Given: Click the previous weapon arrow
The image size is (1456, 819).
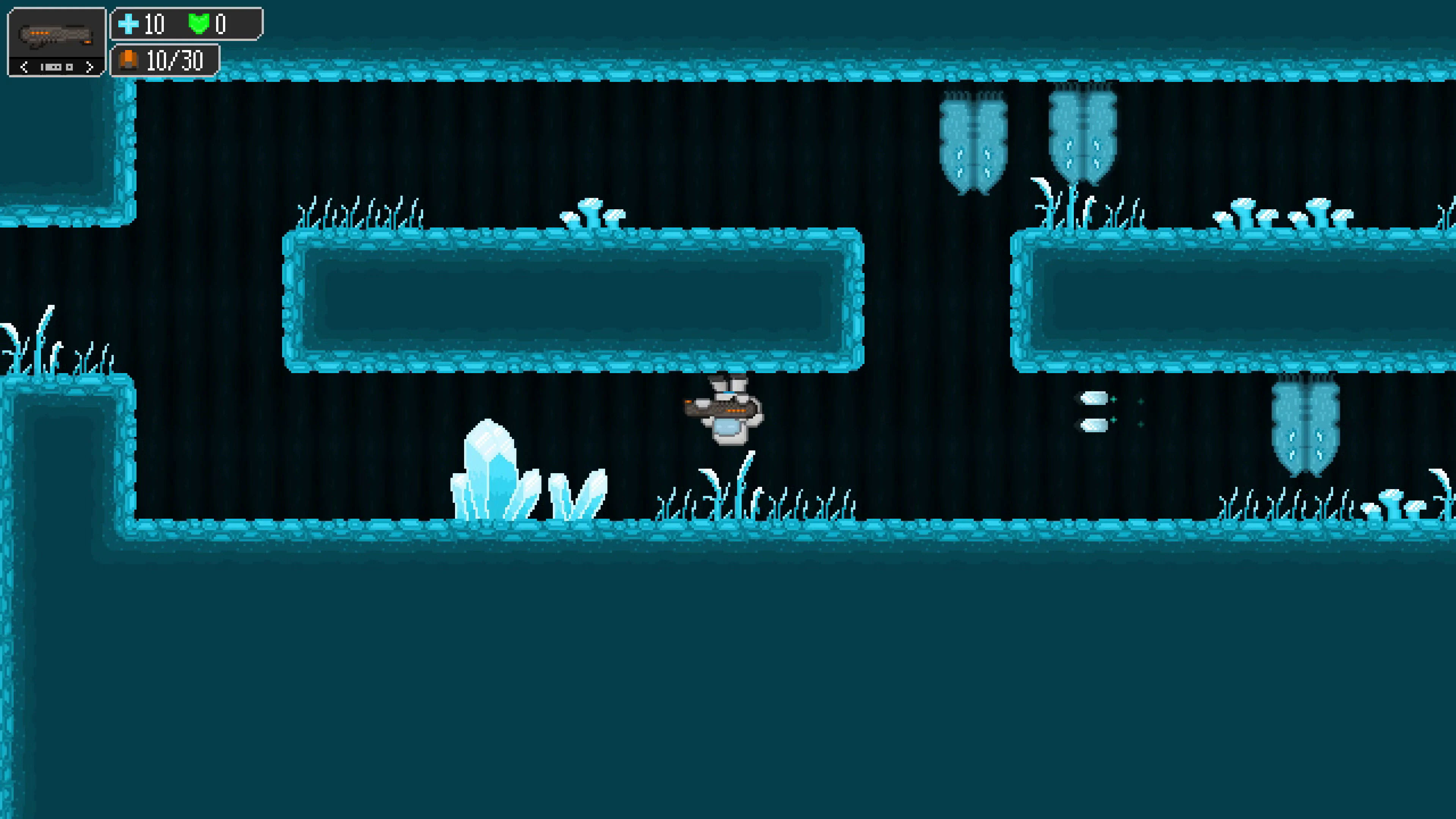Looking at the screenshot, I should click(25, 67).
